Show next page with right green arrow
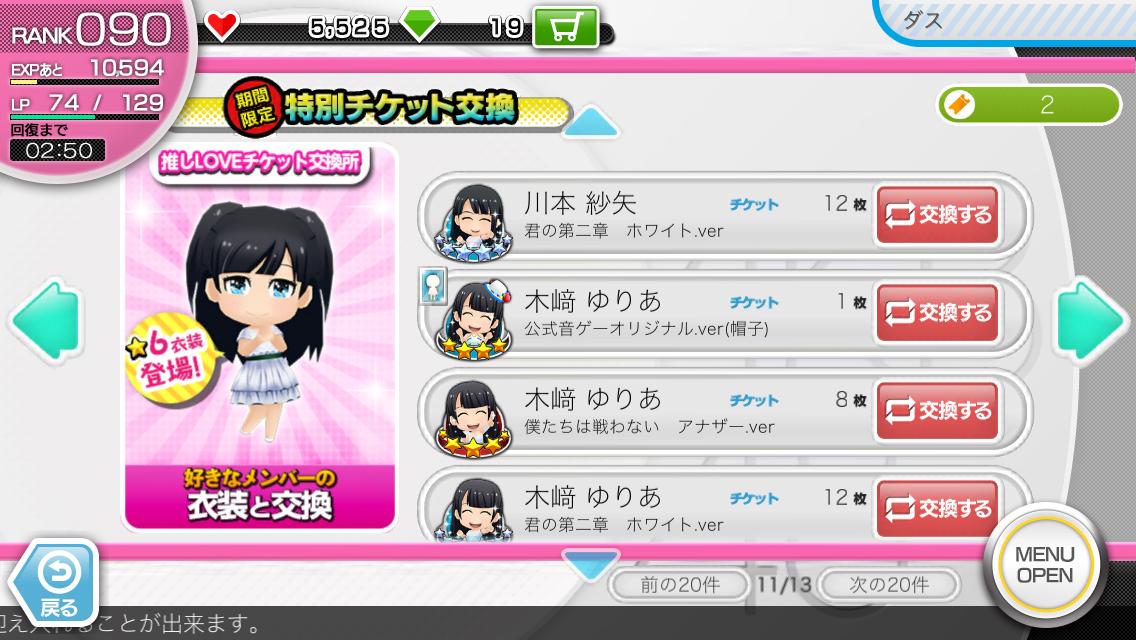The width and height of the screenshot is (1136, 640). click(x=1090, y=320)
